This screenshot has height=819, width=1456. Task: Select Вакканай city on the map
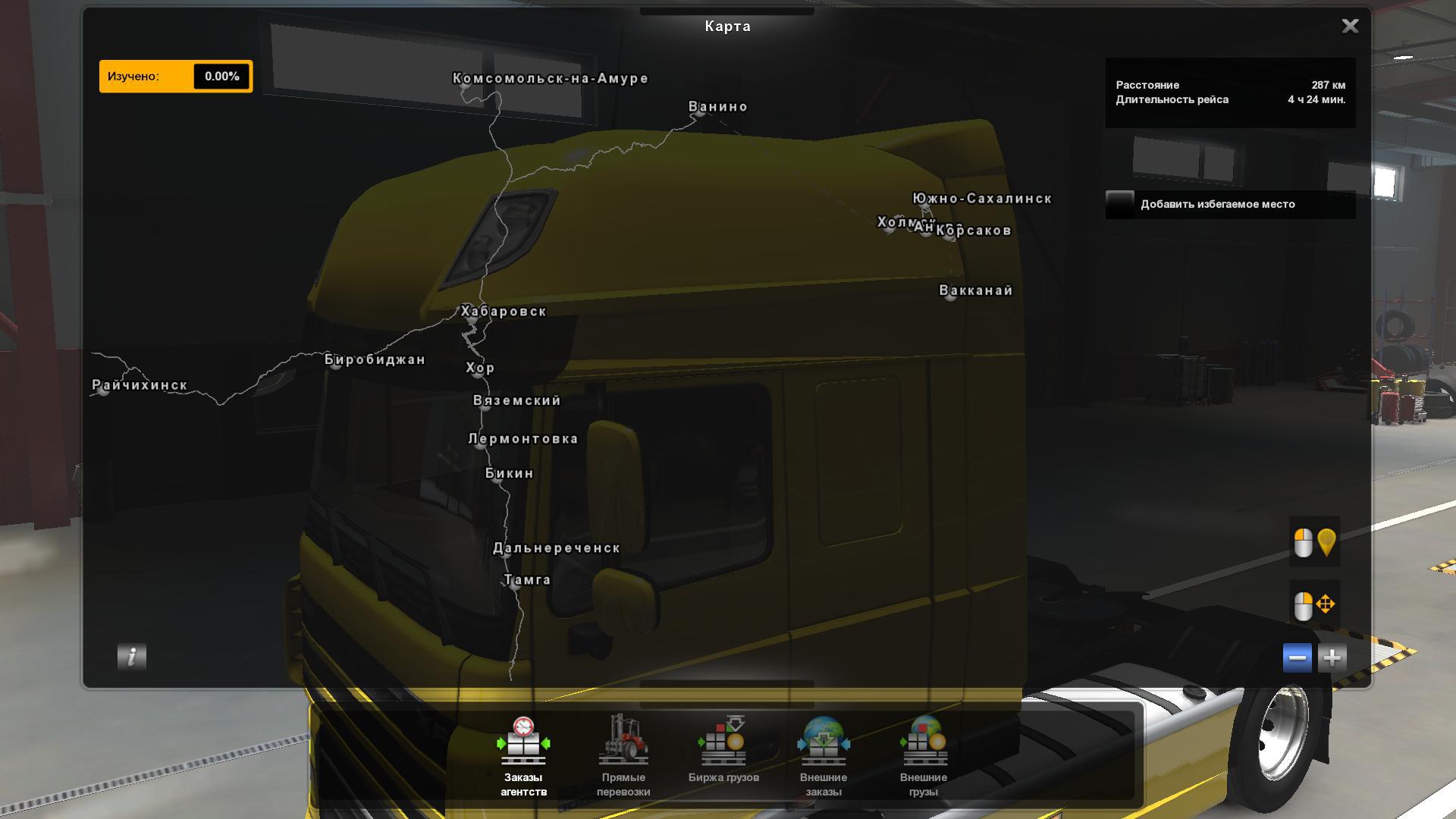click(950, 297)
